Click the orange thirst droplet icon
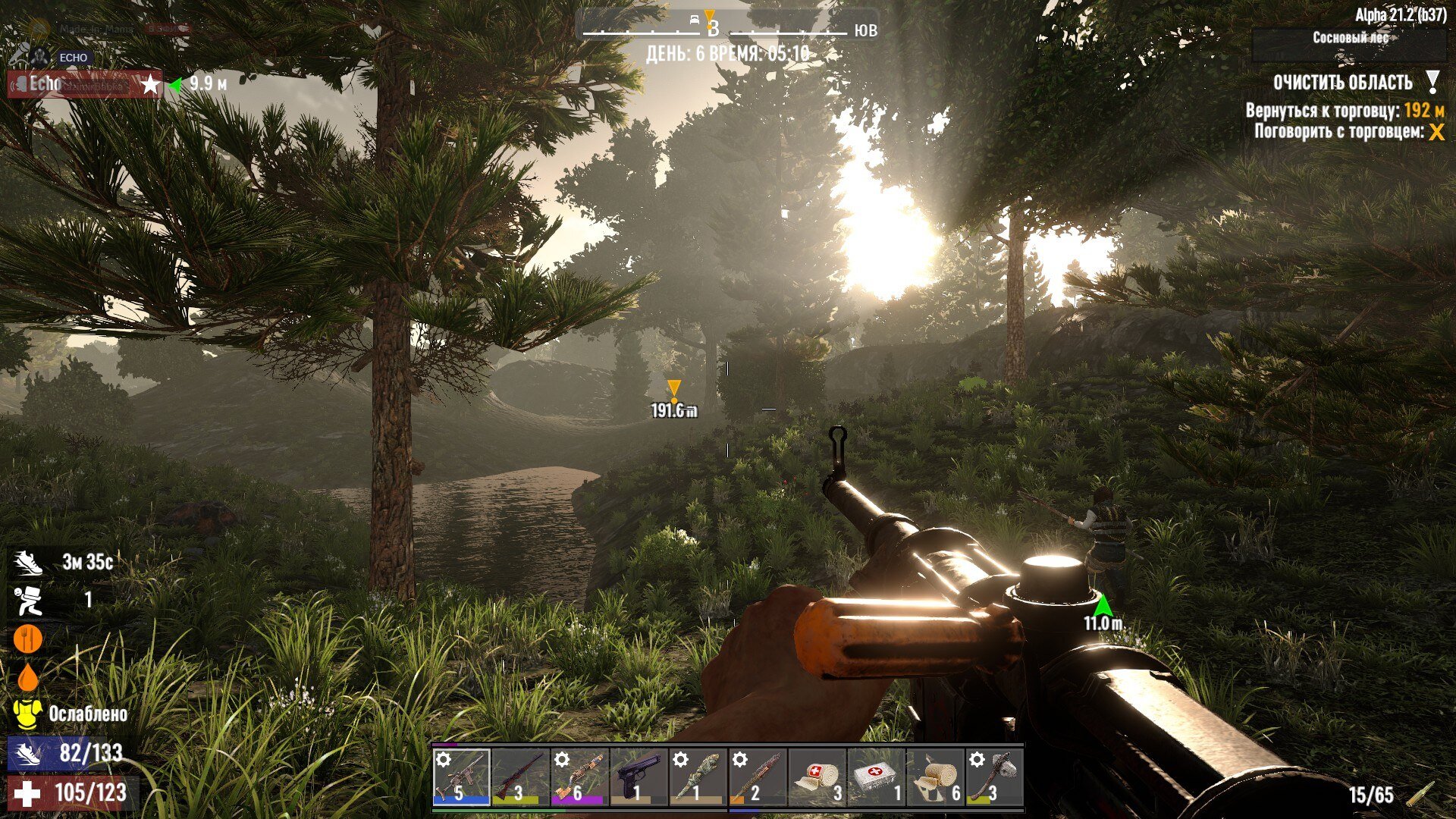Screen dimensions: 1456x819 coord(27,676)
